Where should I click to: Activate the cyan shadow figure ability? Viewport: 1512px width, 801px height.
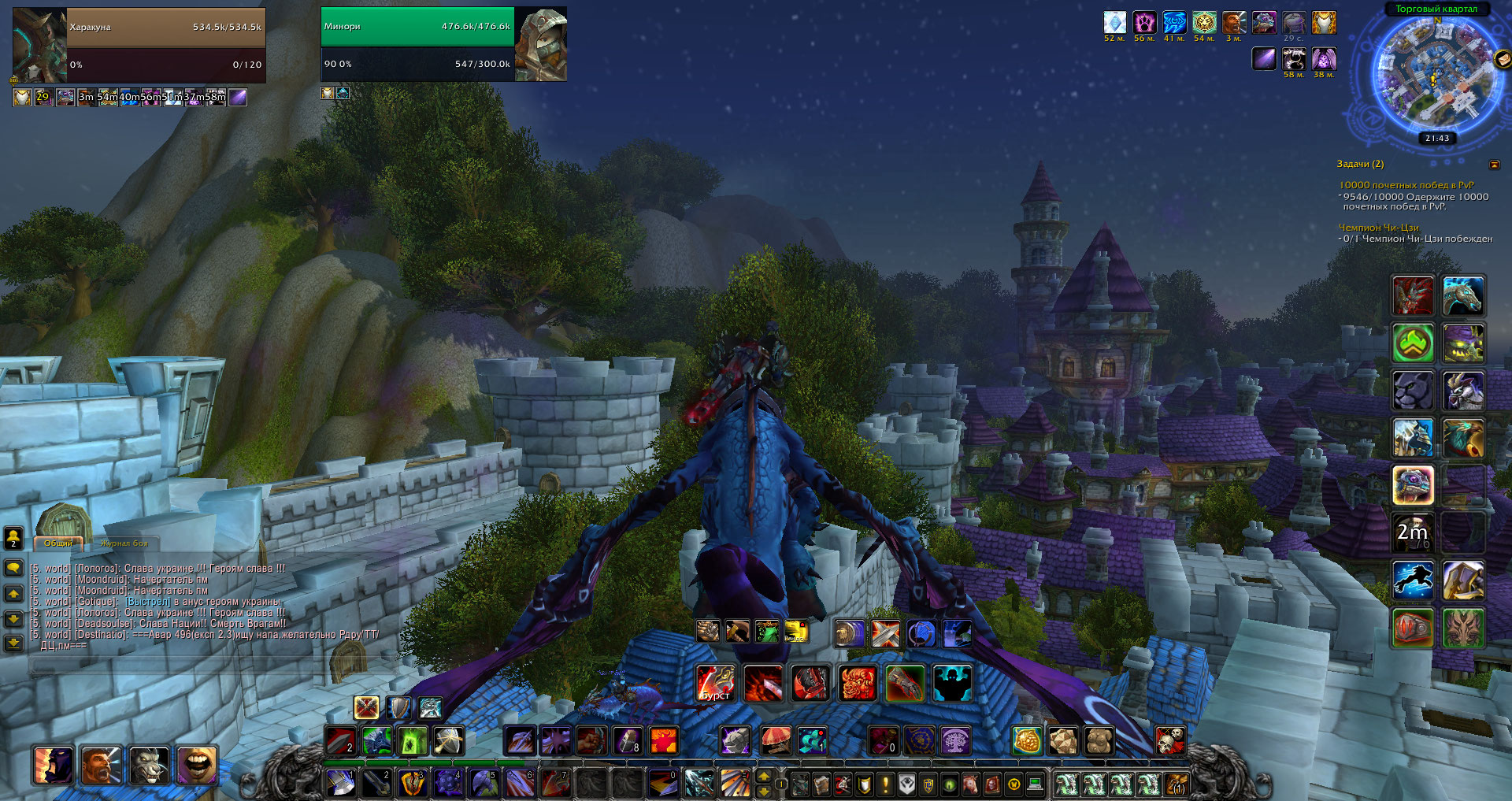tap(952, 683)
